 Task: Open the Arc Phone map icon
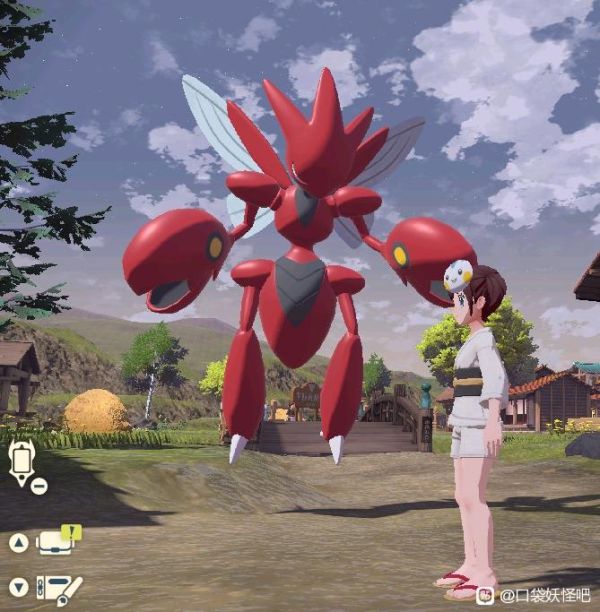click(x=21, y=461)
